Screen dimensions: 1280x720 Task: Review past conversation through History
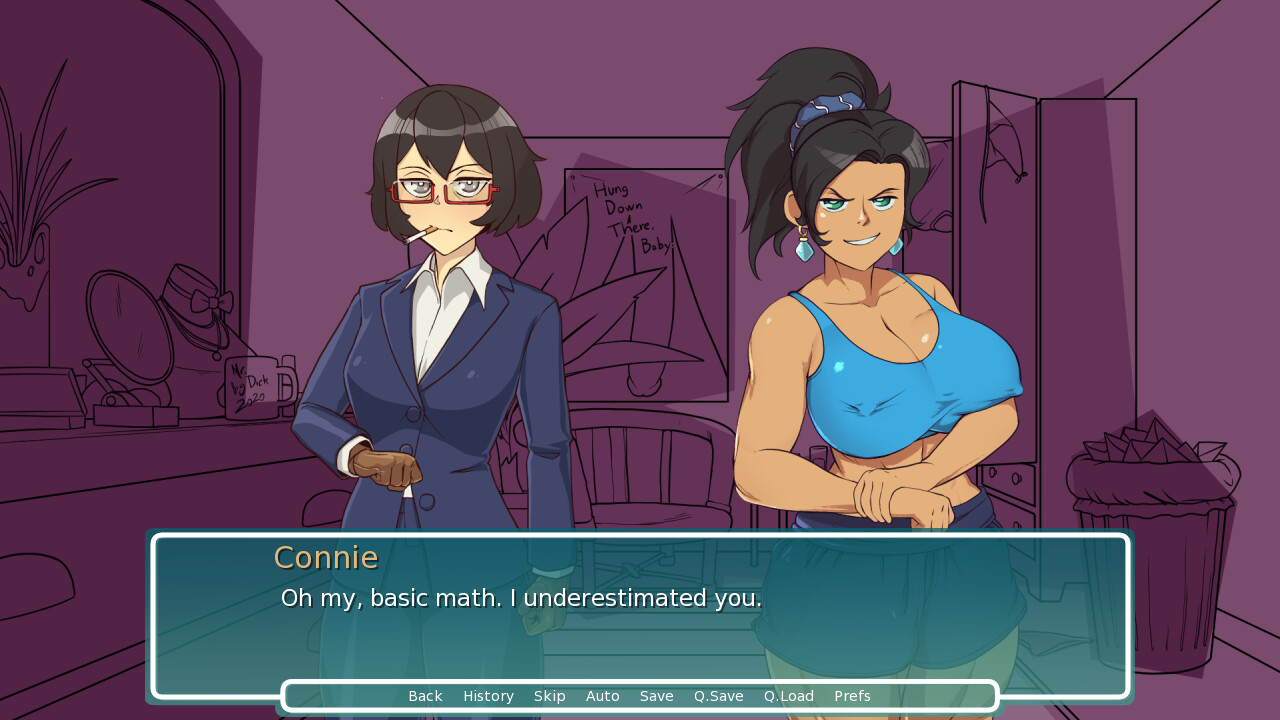coord(488,696)
